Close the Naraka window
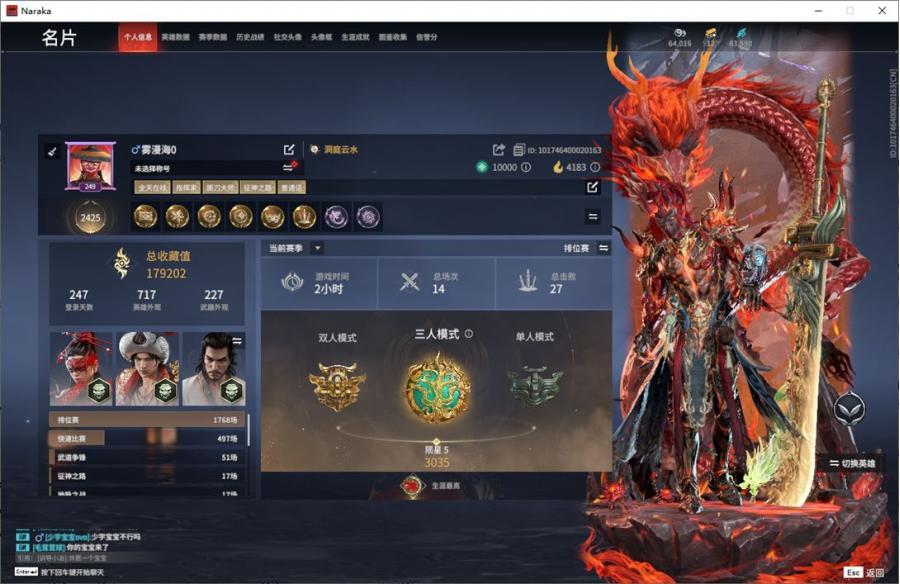The height and width of the screenshot is (584, 900). tap(881, 10)
